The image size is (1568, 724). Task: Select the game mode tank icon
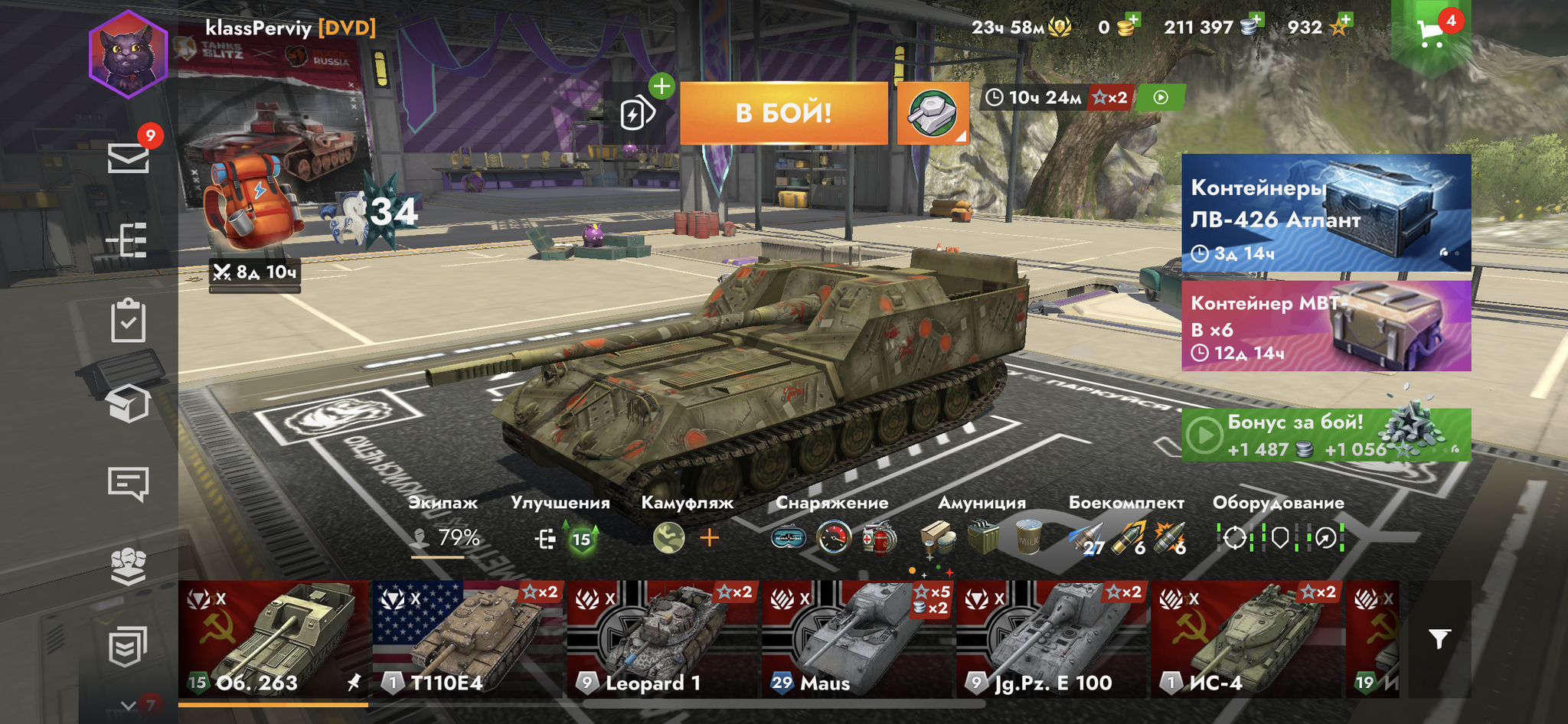pyautogui.click(x=933, y=113)
